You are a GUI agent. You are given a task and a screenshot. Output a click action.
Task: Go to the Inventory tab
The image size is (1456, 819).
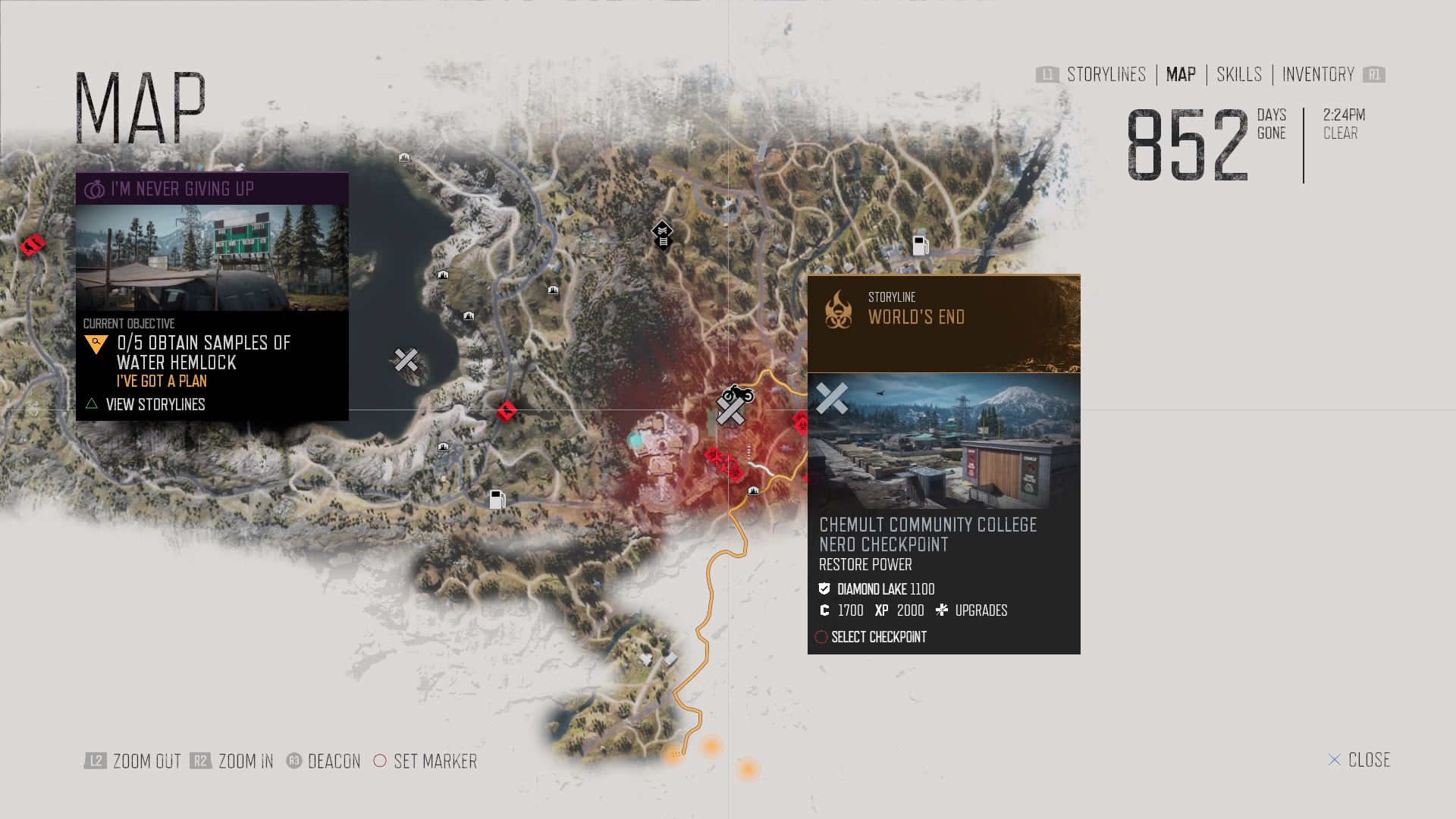pyautogui.click(x=1318, y=74)
